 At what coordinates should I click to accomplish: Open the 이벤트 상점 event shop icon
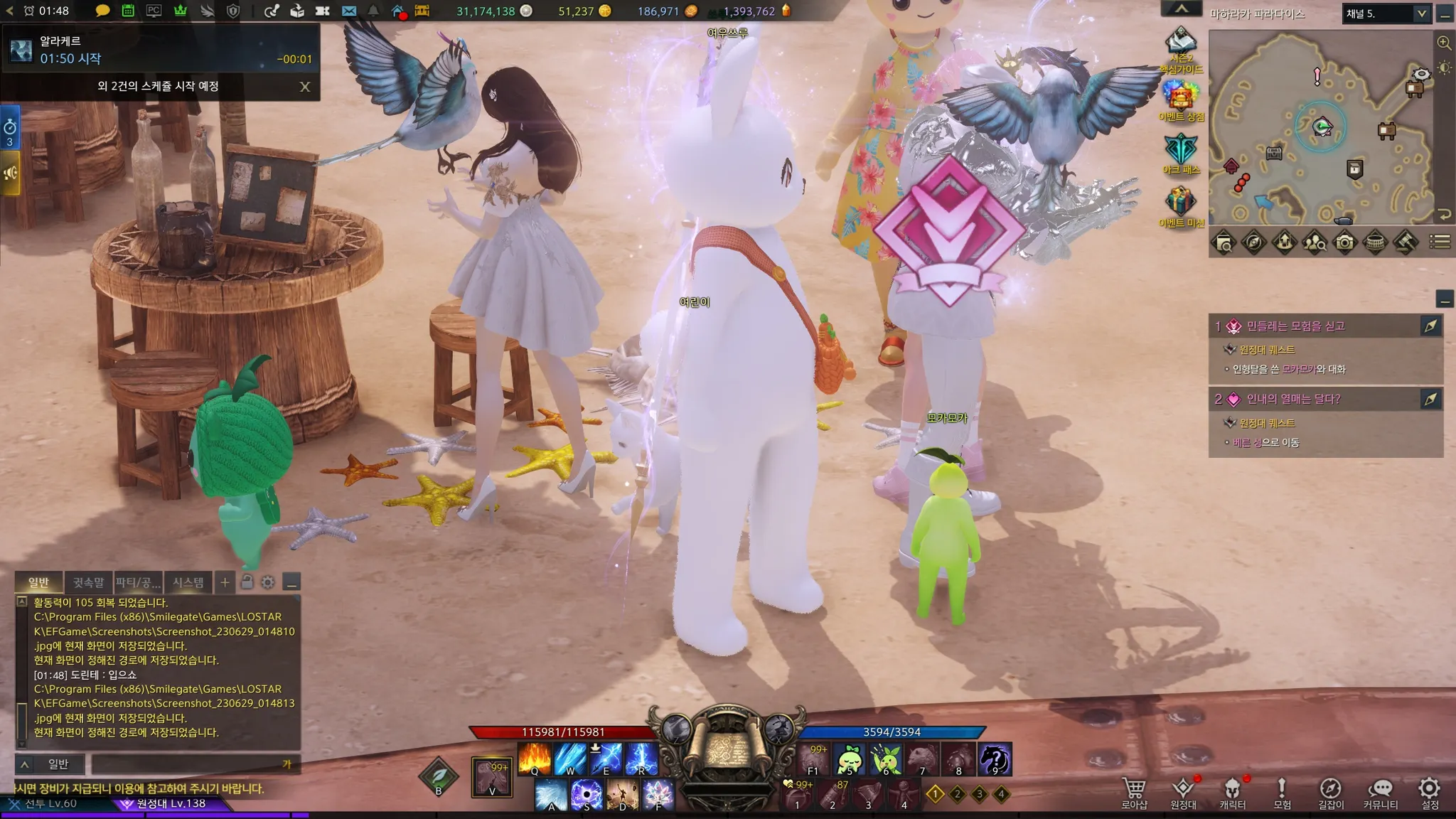pyautogui.click(x=1181, y=99)
